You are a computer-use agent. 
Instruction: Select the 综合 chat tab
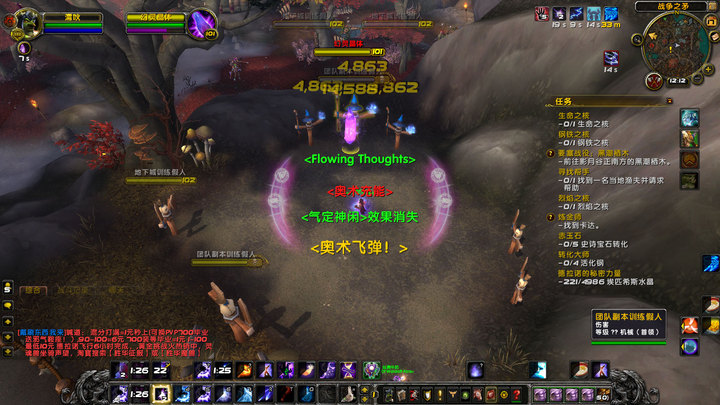coord(34,290)
